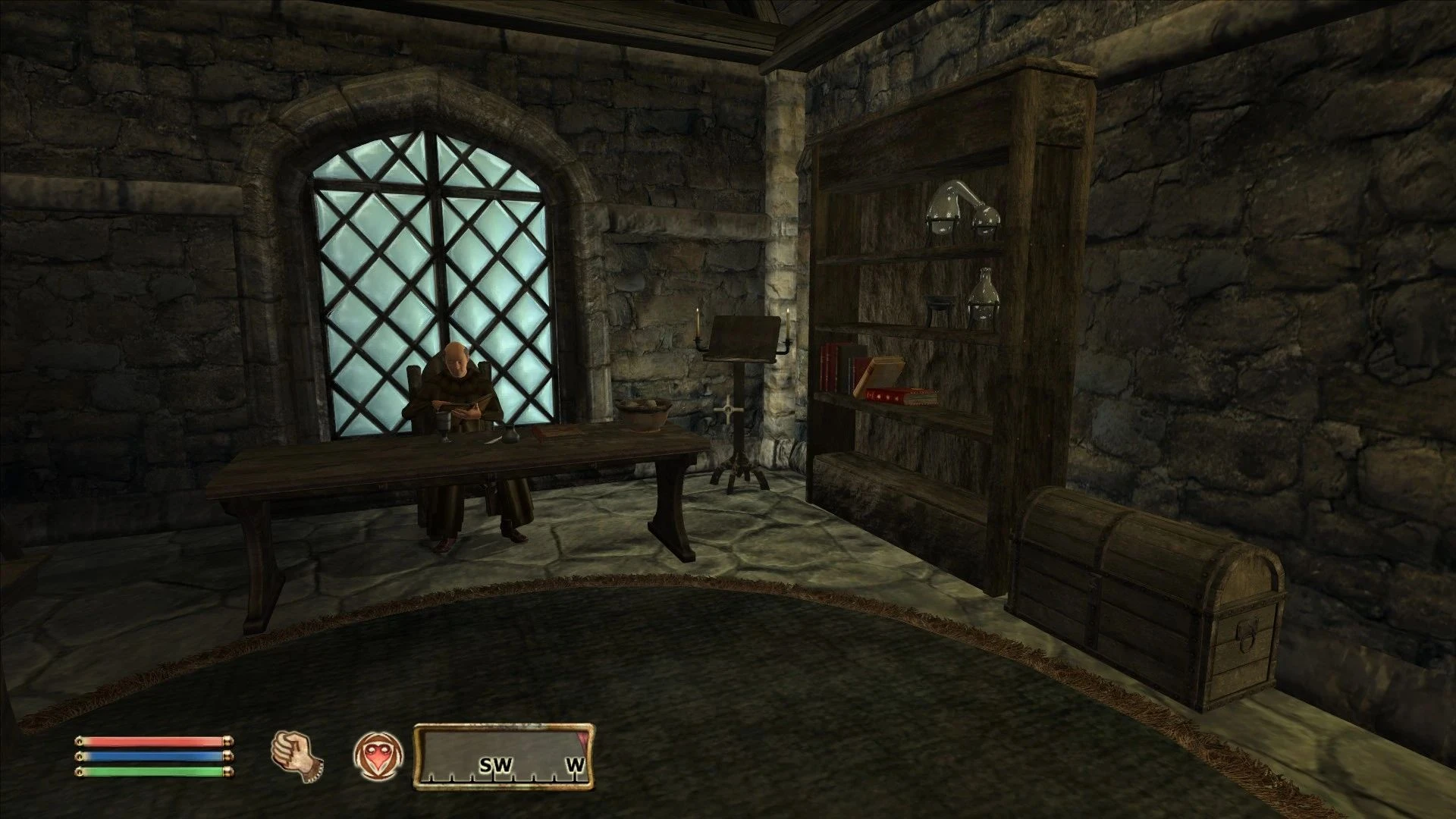The image size is (1456, 819).
Task: Click the W marker on the compass
Action: [x=576, y=766]
